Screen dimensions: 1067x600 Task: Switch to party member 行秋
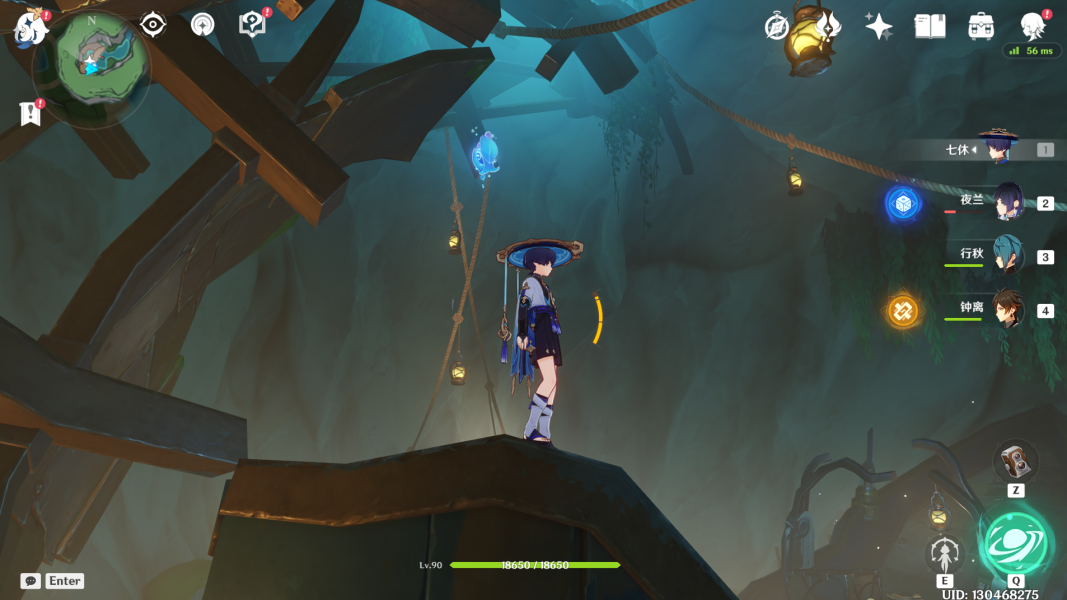1005,256
